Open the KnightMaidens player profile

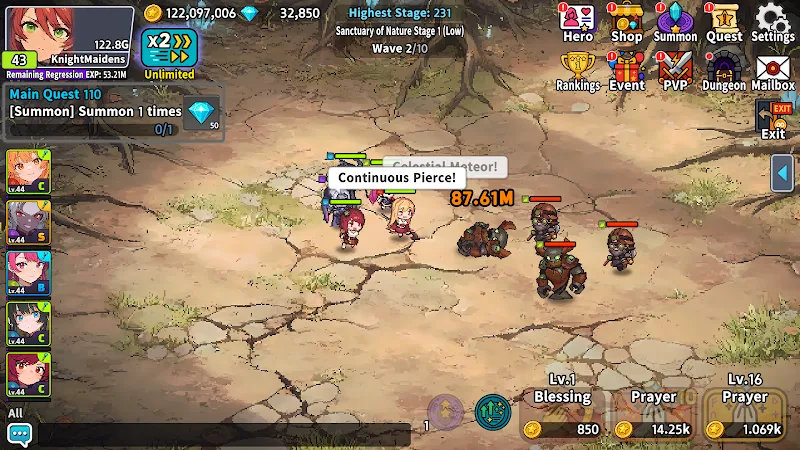click(x=68, y=40)
